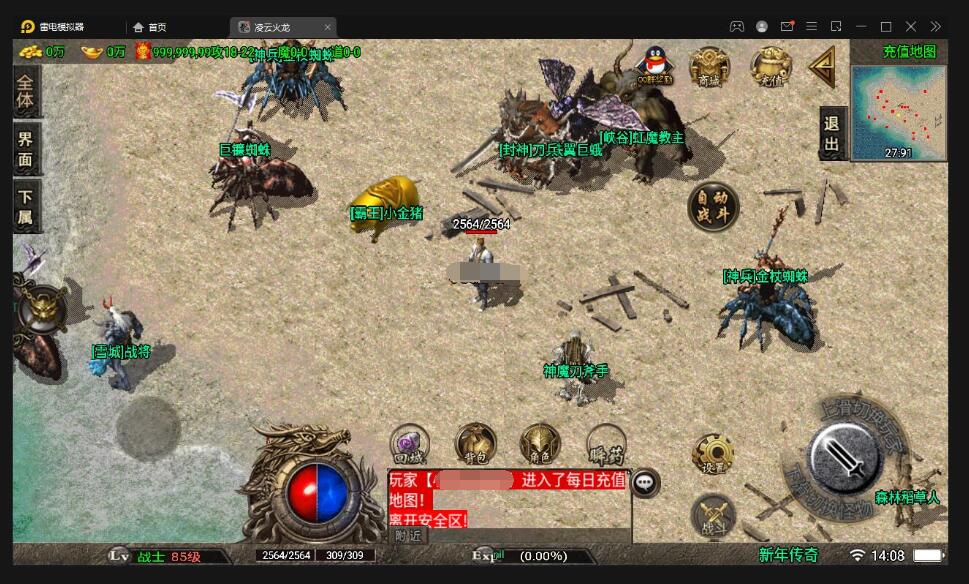The image size is (969, 584).
Task: Open chat with the speech bubble icon
Action: 646,483
